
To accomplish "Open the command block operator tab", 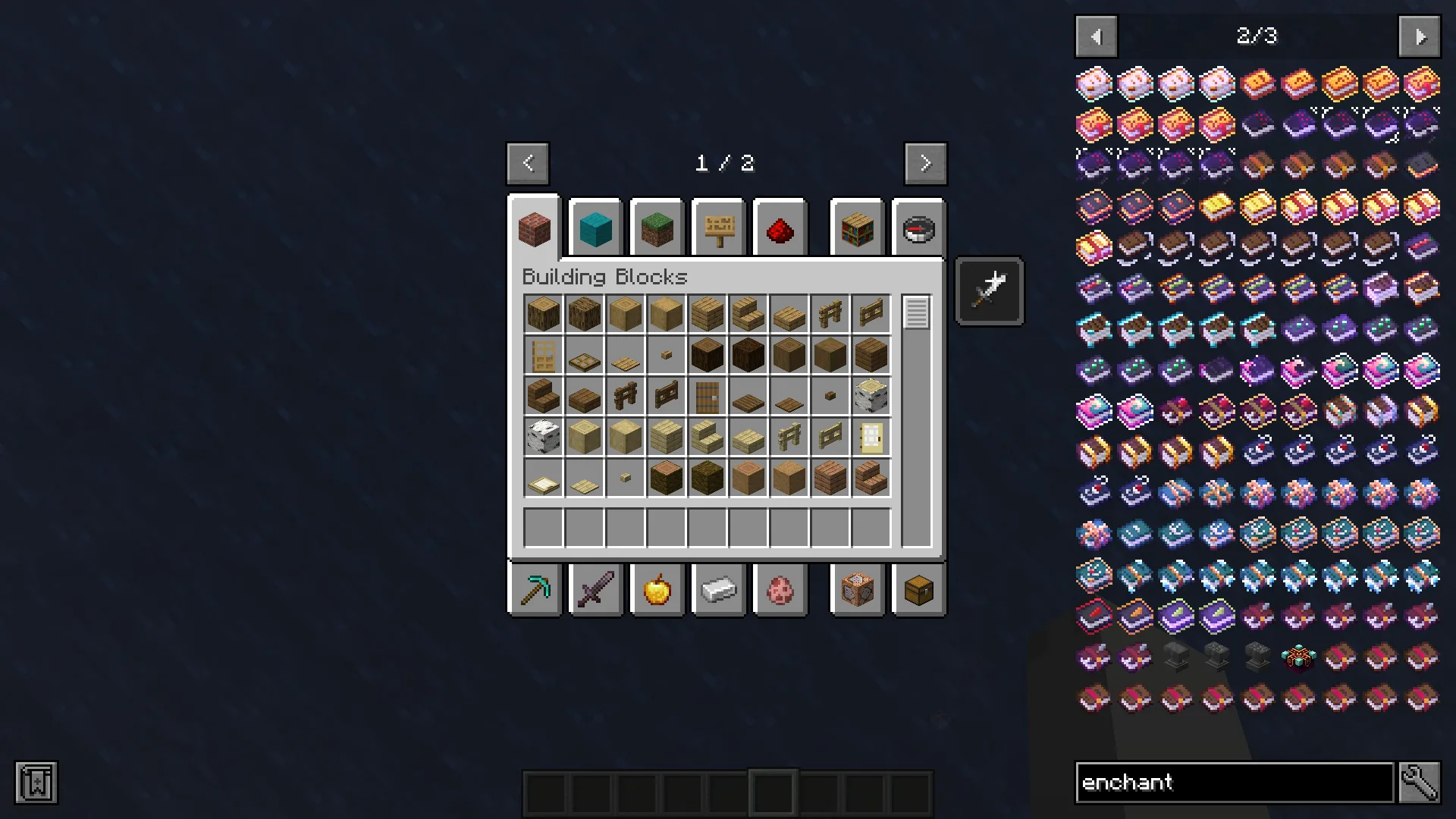I will point(857,589).
